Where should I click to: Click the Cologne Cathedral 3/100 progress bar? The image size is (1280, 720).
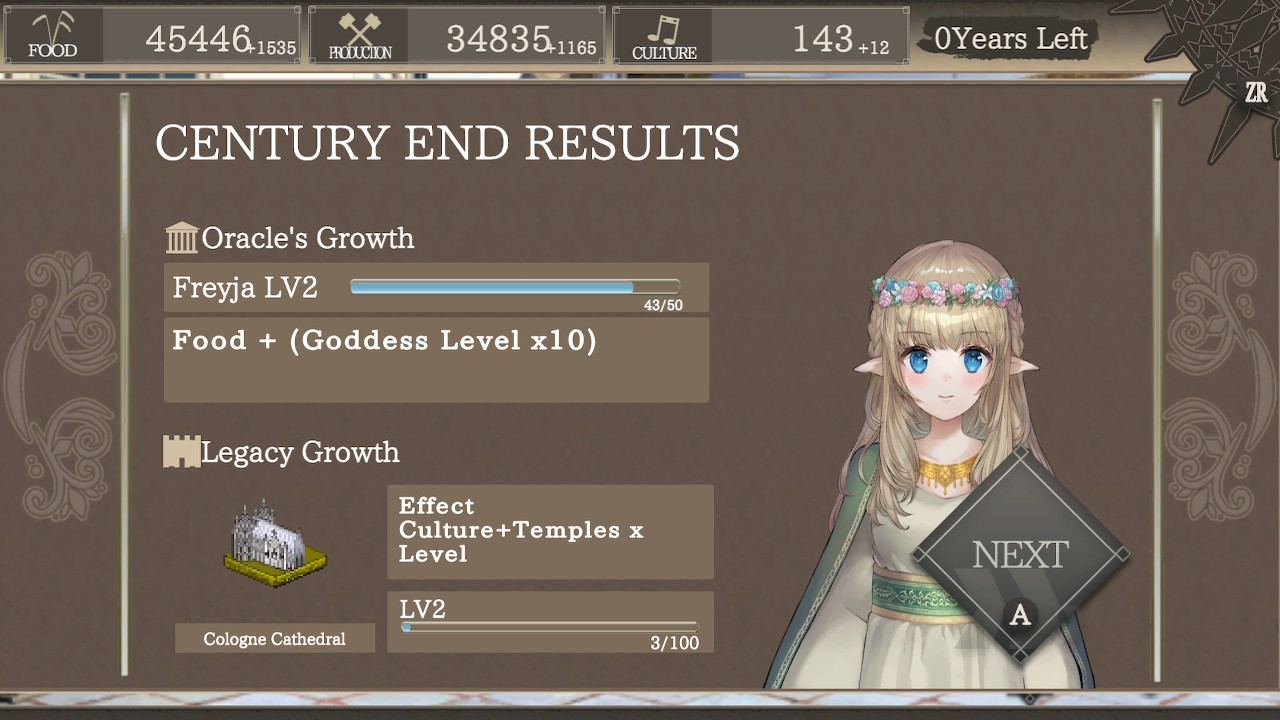549,627
